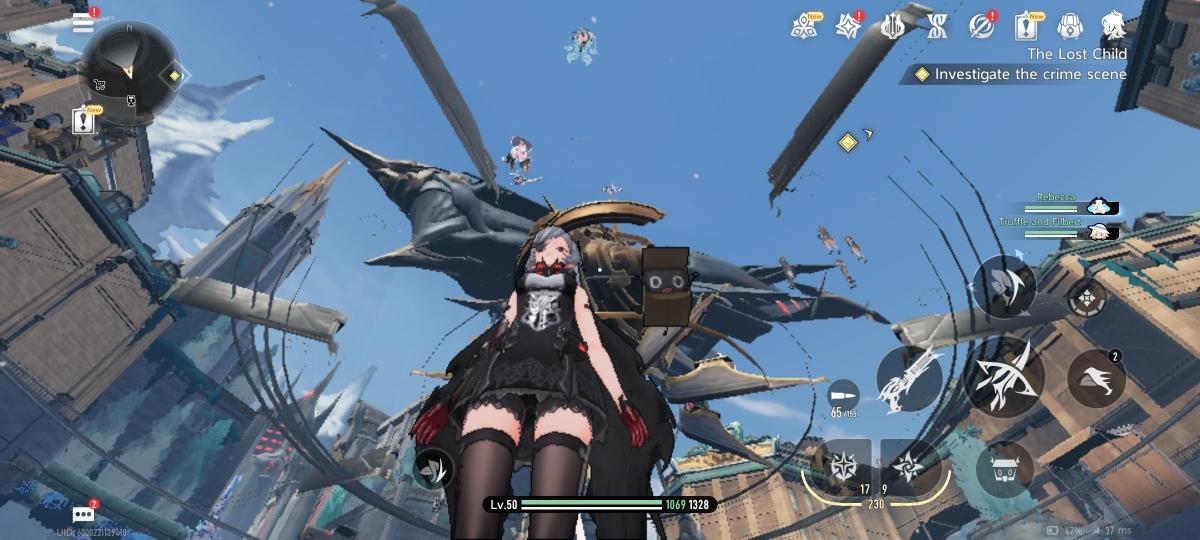This screenshot has height=540, width=1200.
Task: Open the chat bubble icon
Action: [x=84, y=515]
